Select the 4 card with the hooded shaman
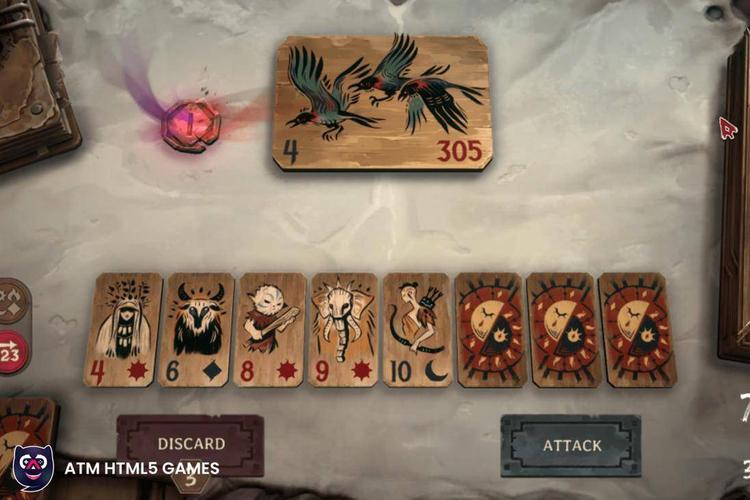 click(x=122, y=330)
